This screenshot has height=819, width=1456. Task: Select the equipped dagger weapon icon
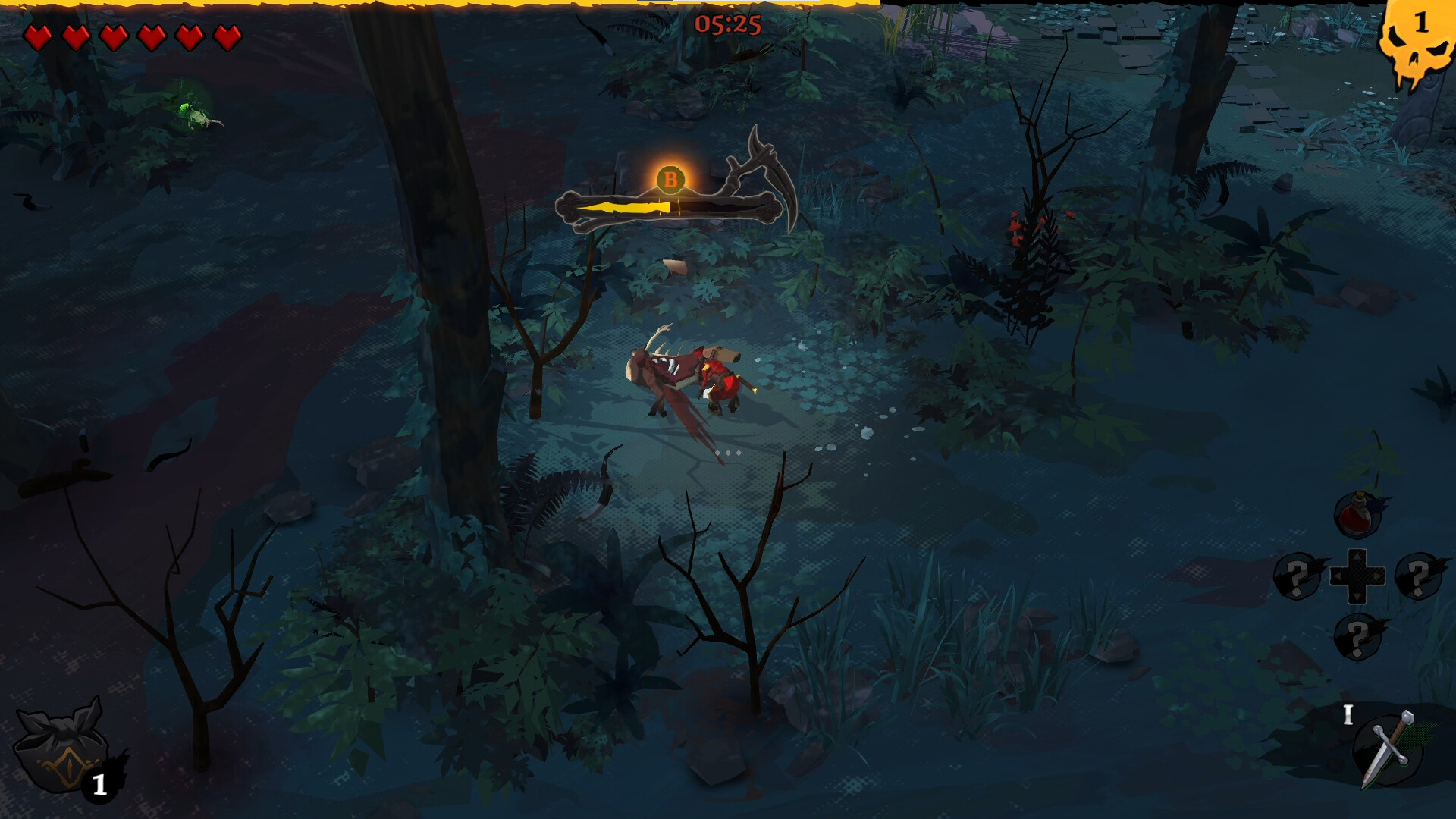(x=1388, y=749)
